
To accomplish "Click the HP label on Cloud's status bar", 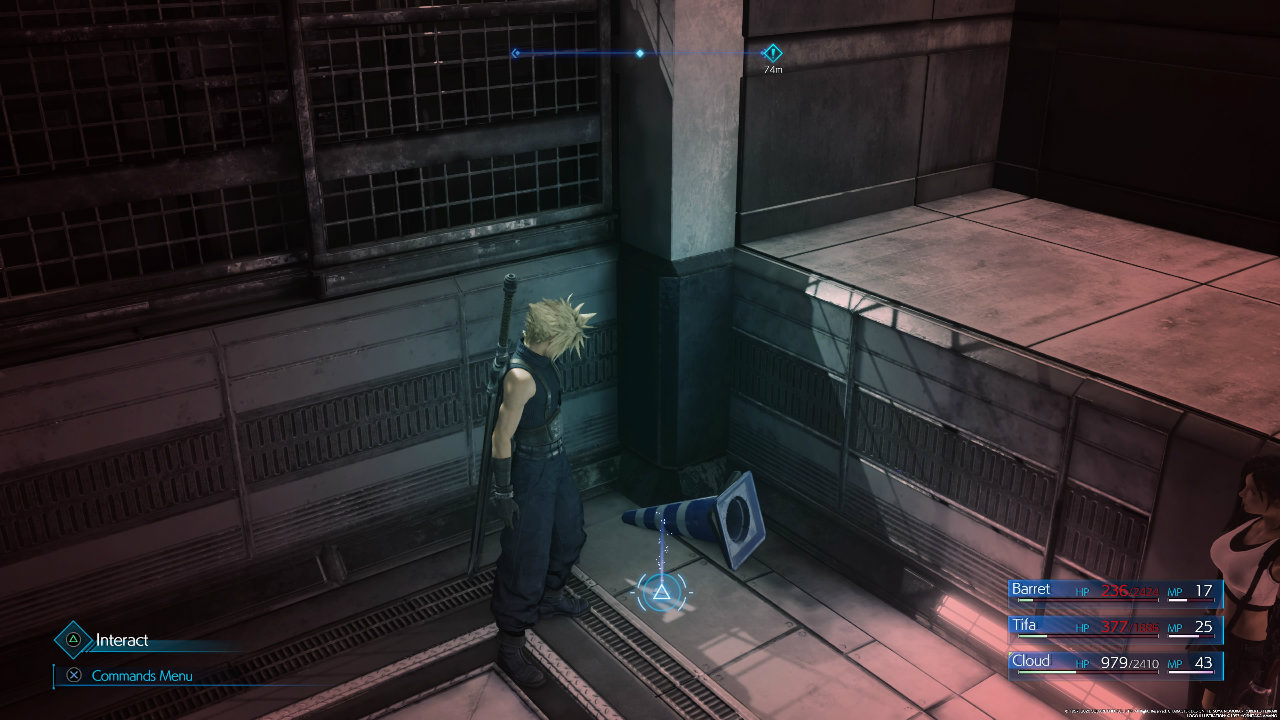I will tap(1081, 662).
